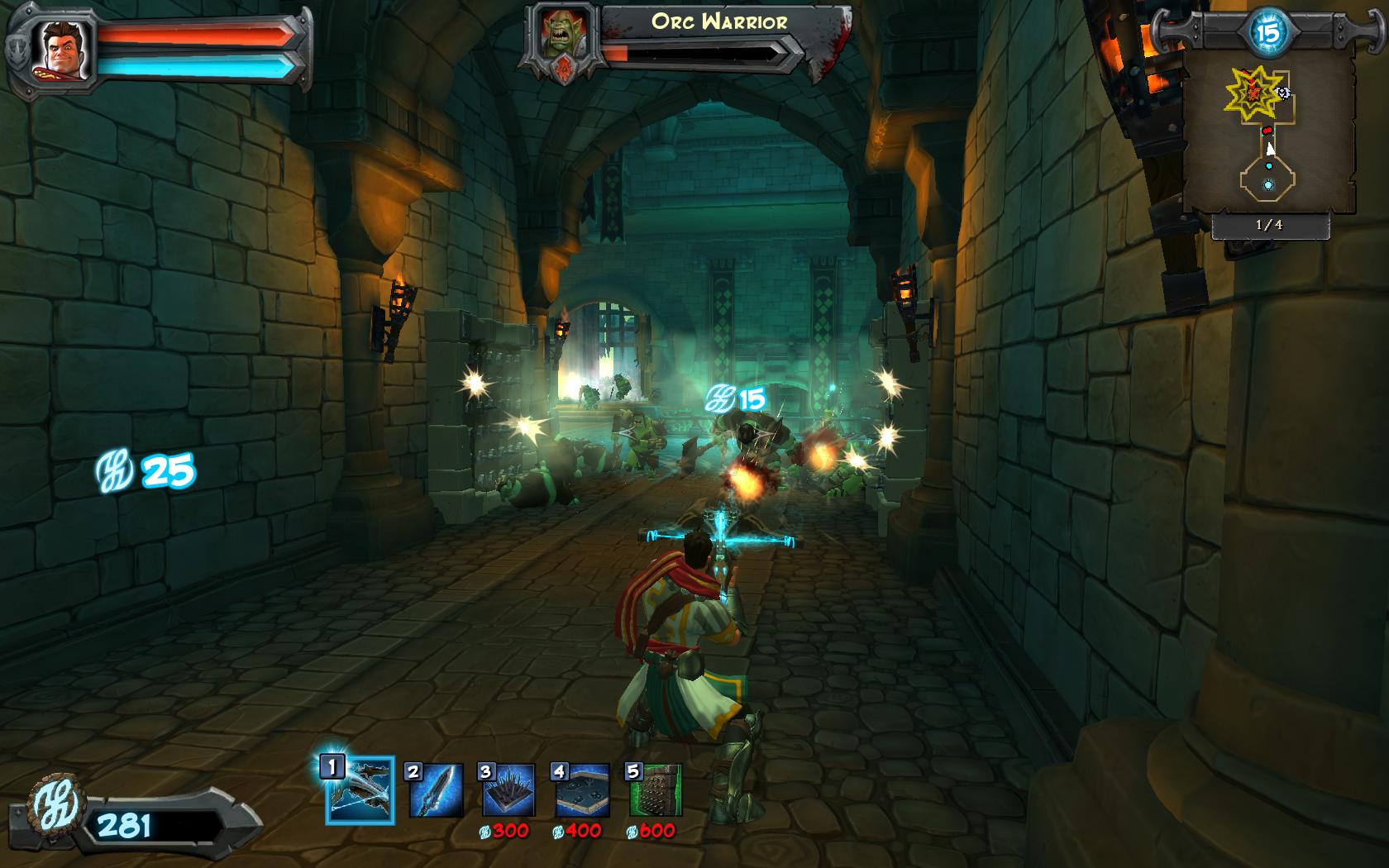This screenshot has width=1389, height=868.
Task: Click the explosion marker on the minimap
Action: (1250, 91)
